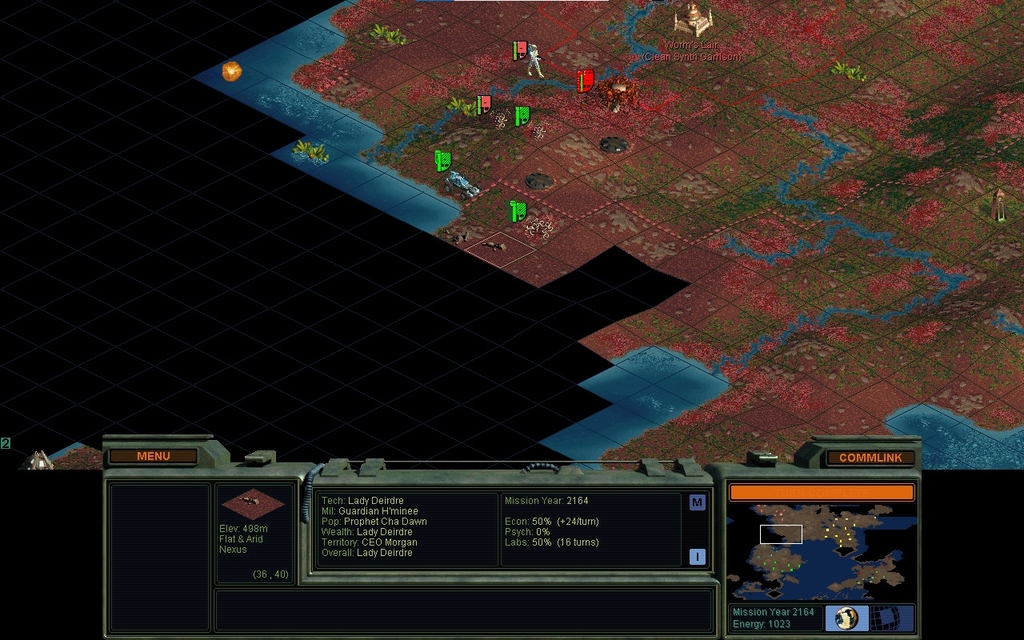Click the M button in info panel
Screen dimensions: 1024x640
click(697, 503)
